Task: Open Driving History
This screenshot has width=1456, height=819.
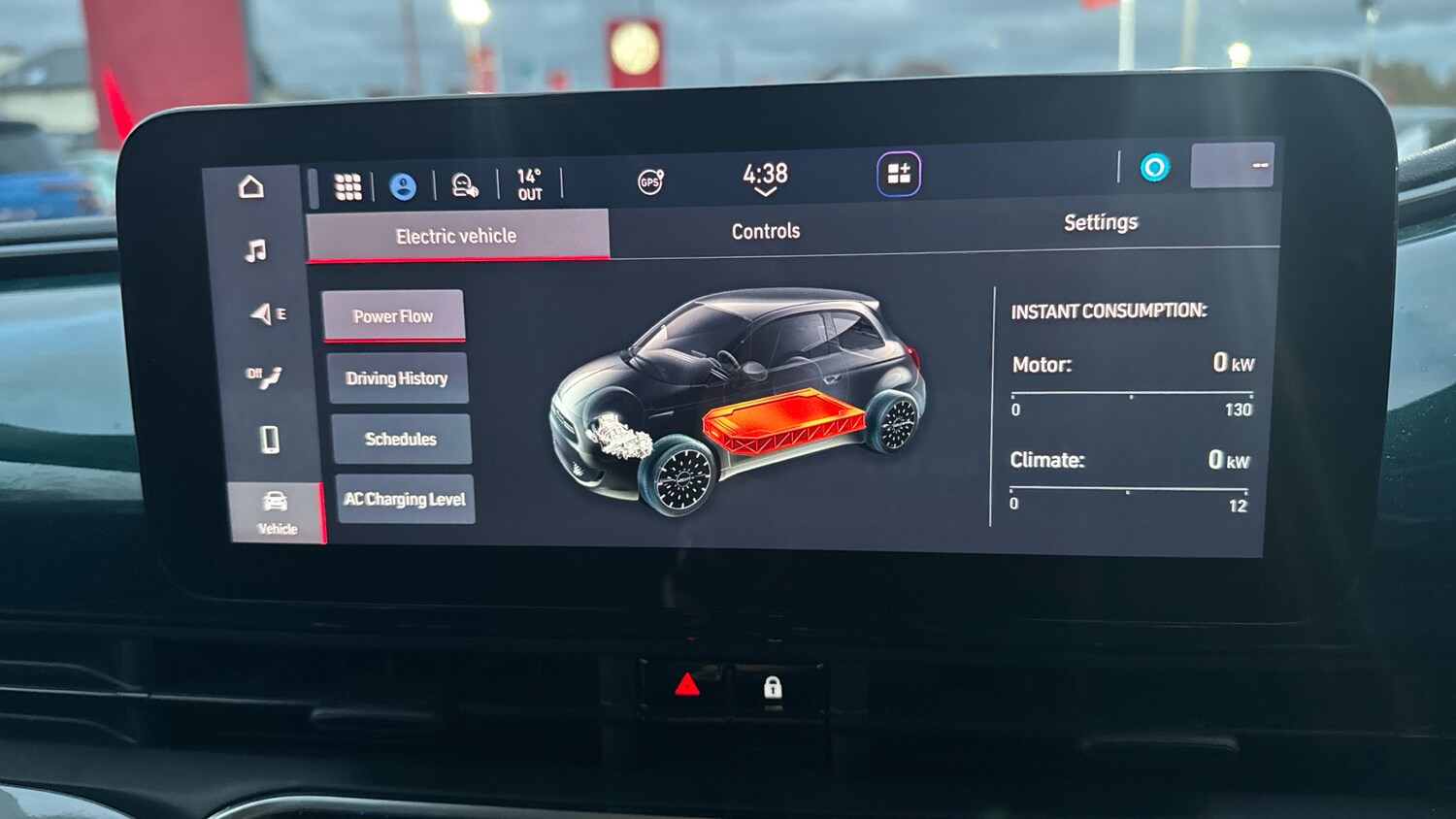Action: pyautogui.click(x=397, y=378)
